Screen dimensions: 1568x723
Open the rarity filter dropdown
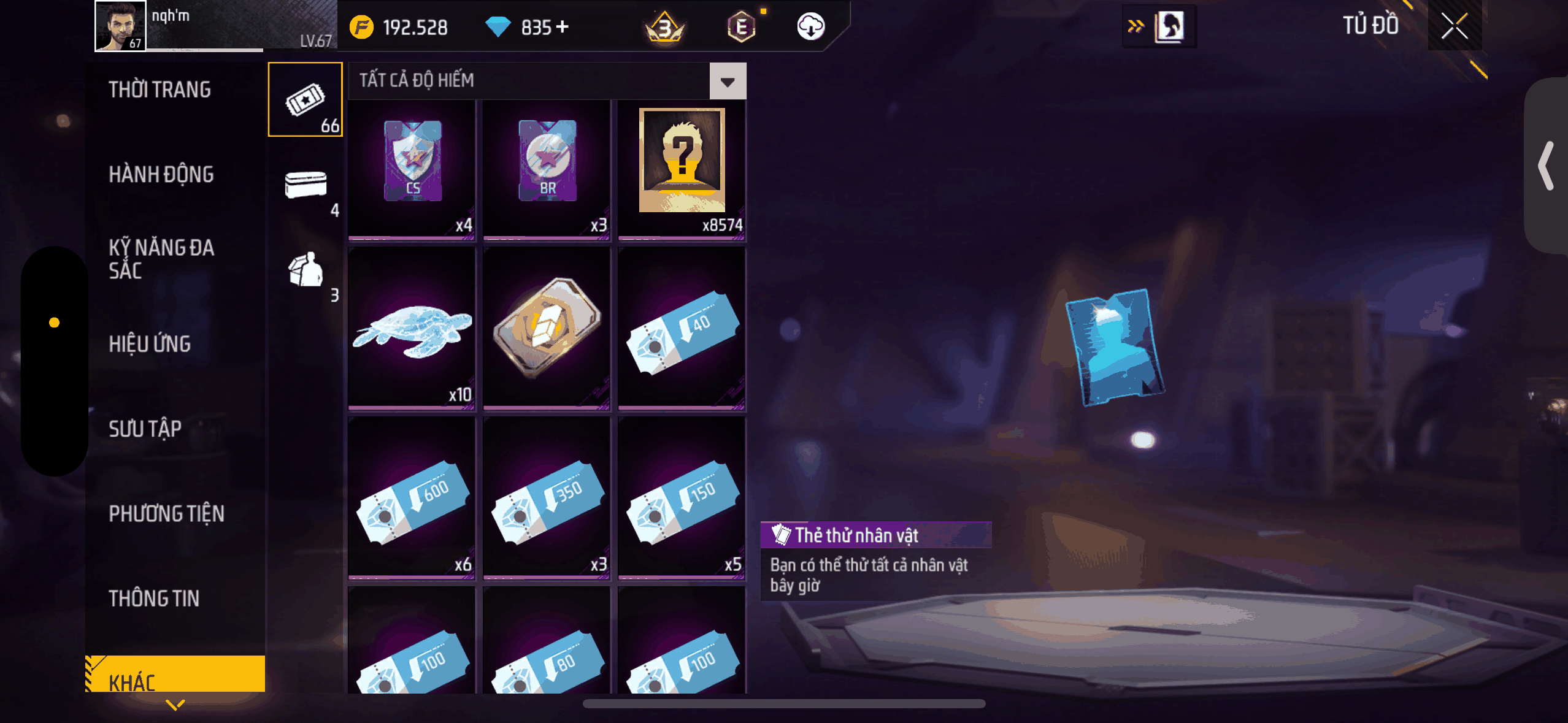pyautogui.click(x=728, y=81)
